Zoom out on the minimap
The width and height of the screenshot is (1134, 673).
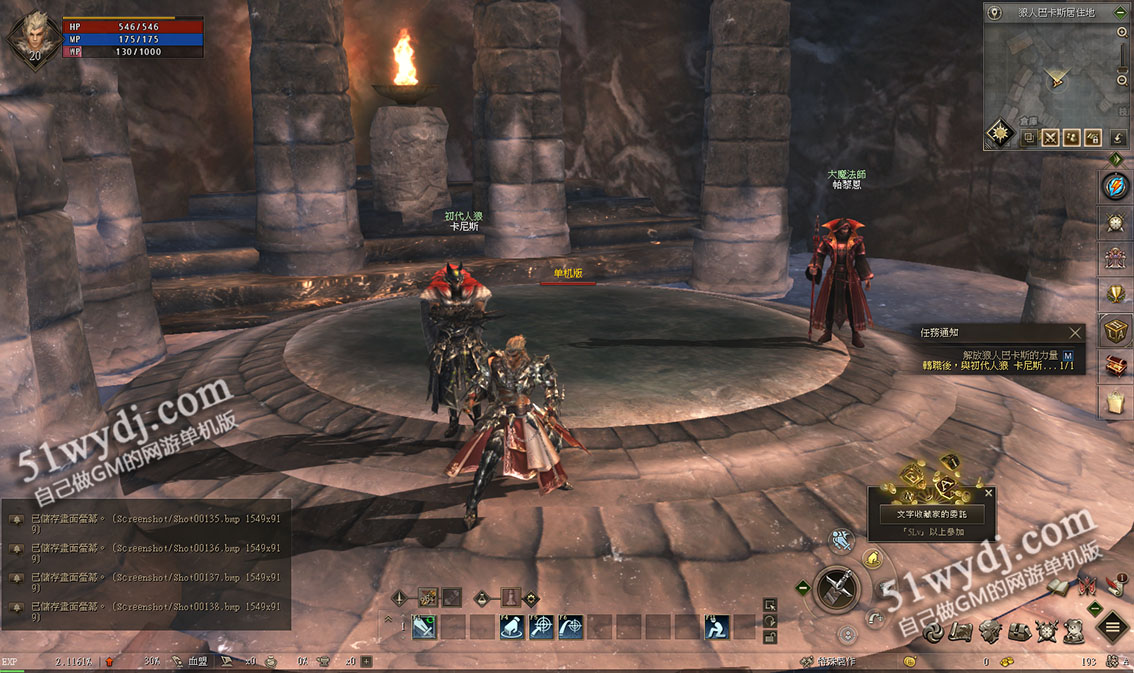click(x=1123, y=79)
